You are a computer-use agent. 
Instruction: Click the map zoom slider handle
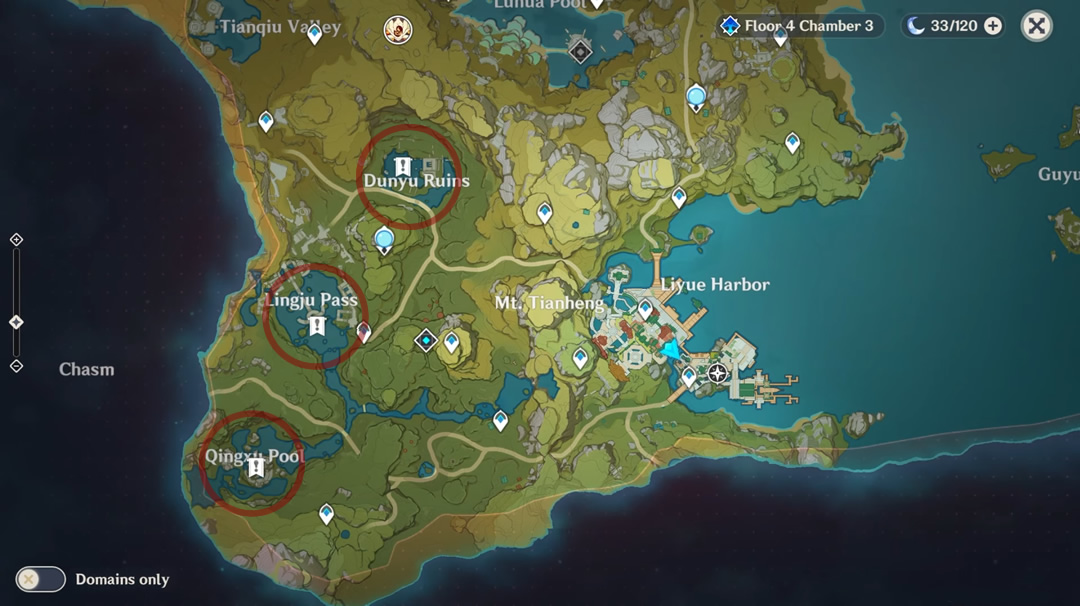coord(16,322)
